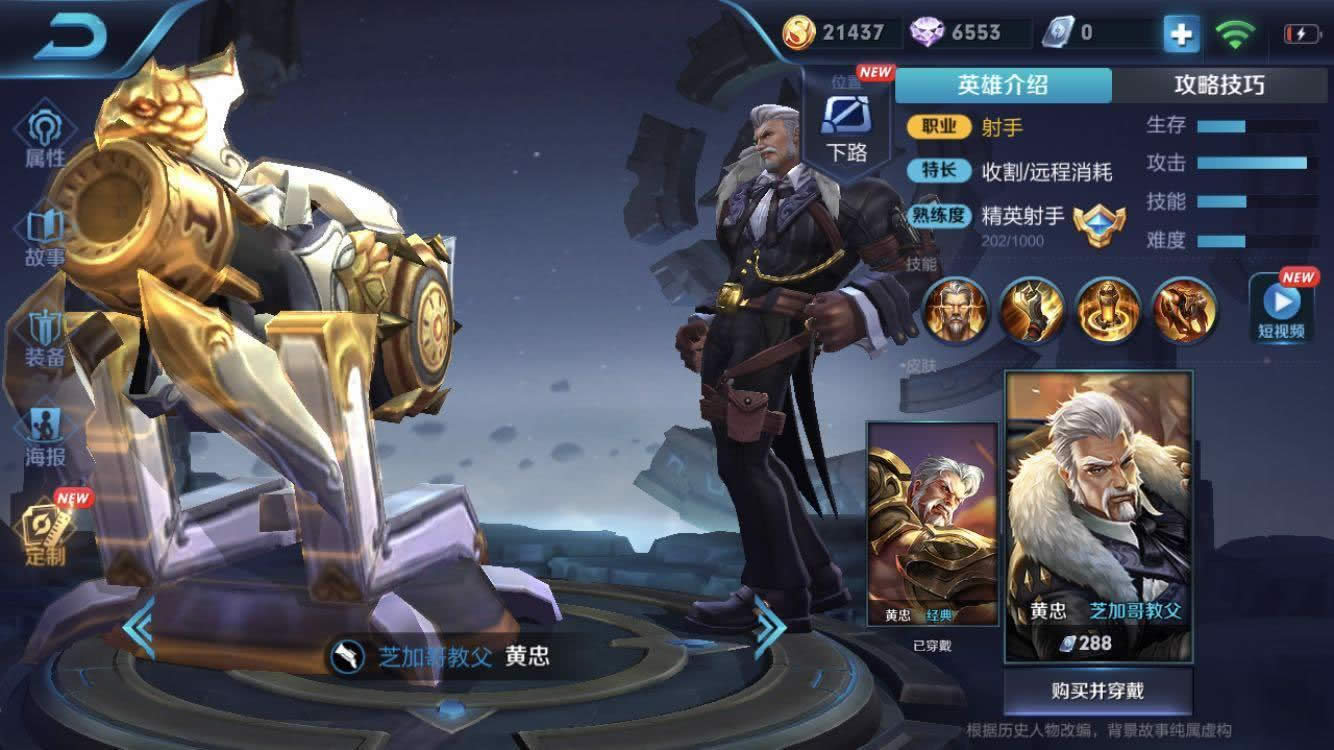Viewport: 1334px width, 750px height.
Task: Switch to the 攻略技巧 tab
Action: [x=1219, y=85]
